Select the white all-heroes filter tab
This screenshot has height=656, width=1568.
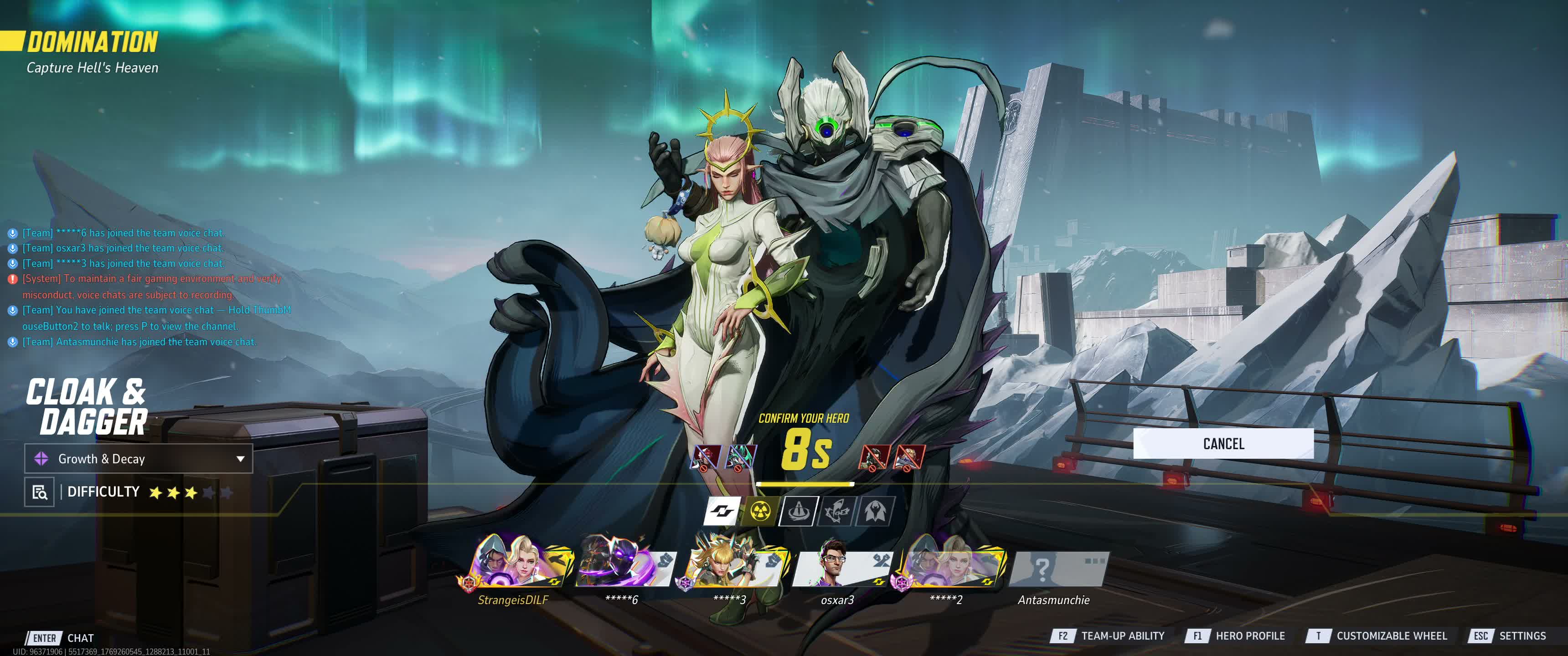(722, 511)
